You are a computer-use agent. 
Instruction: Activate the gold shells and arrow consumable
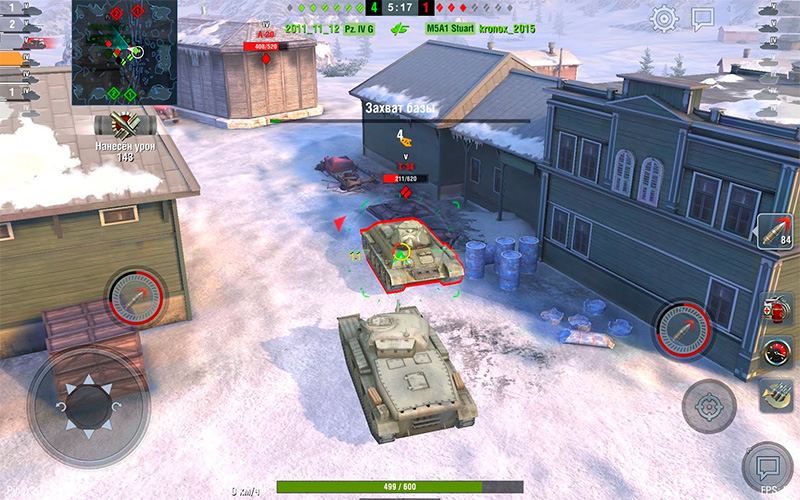pyautogui.click(x=775, y=394)
